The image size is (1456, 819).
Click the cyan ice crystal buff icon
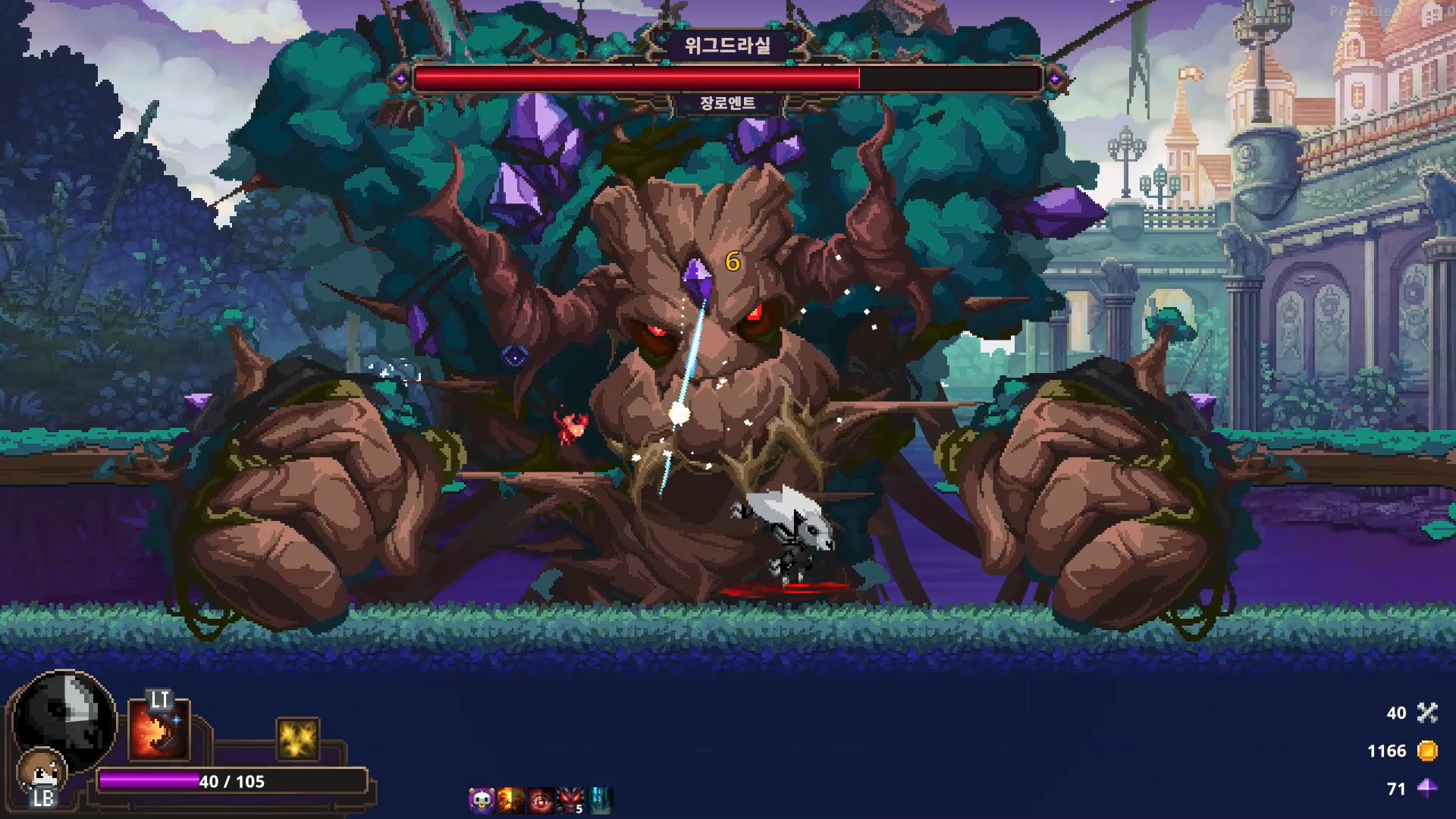[601, 800]
